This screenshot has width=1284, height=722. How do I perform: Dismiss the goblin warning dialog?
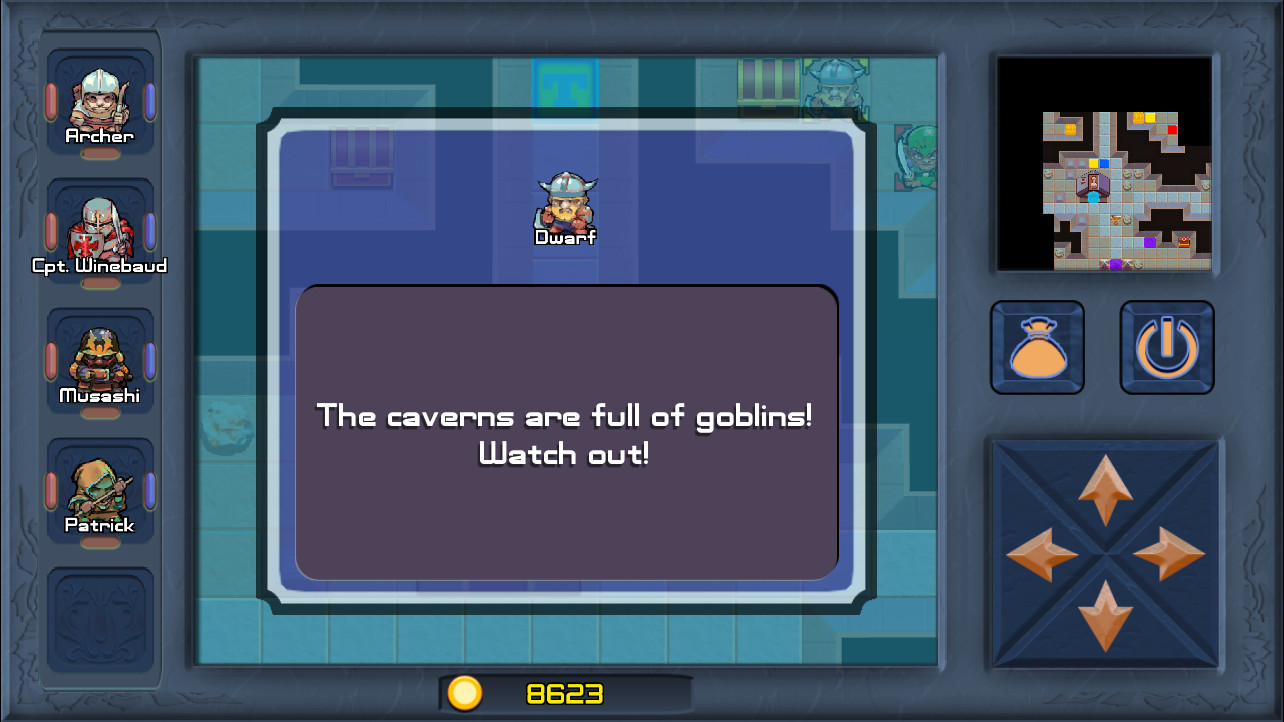point(567,434)
